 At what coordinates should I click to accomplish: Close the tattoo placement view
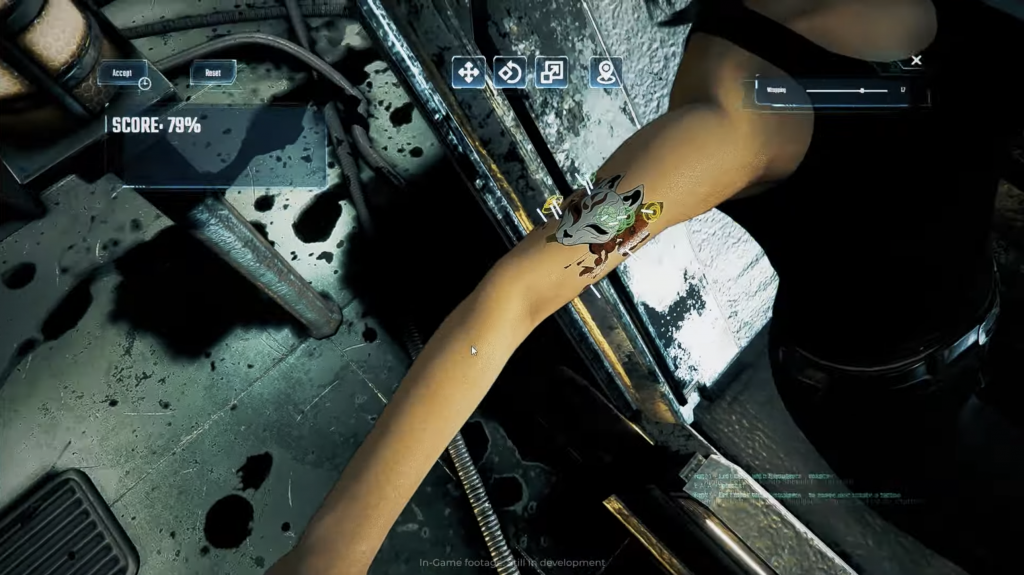tap(916, 60)
